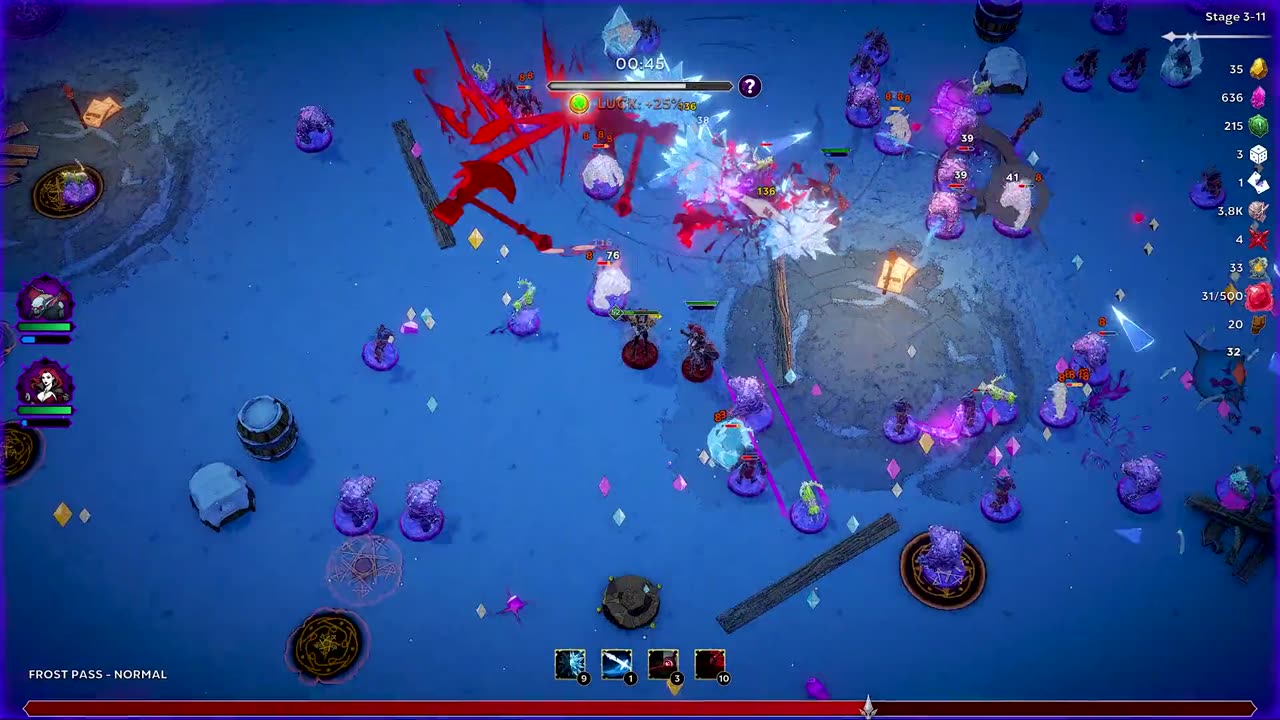Screen dimensions: 1280x720
Task: Use the frost sword slash ability
Action: [x=616, y=664]
